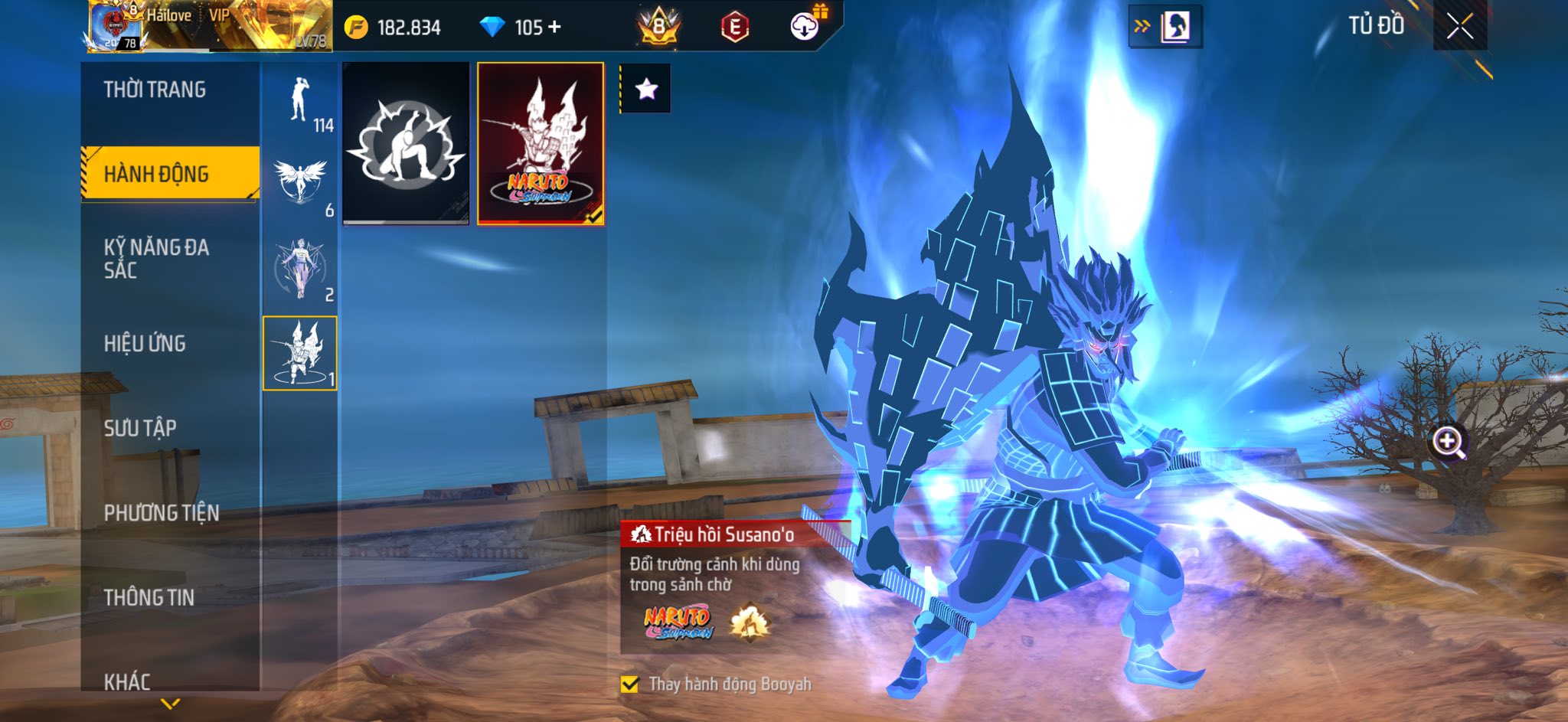Switch to Kỹ Năng Đa Sắc
This screenshot has width=1568, height=722.
pyautogui.click(x=156, y=258)
